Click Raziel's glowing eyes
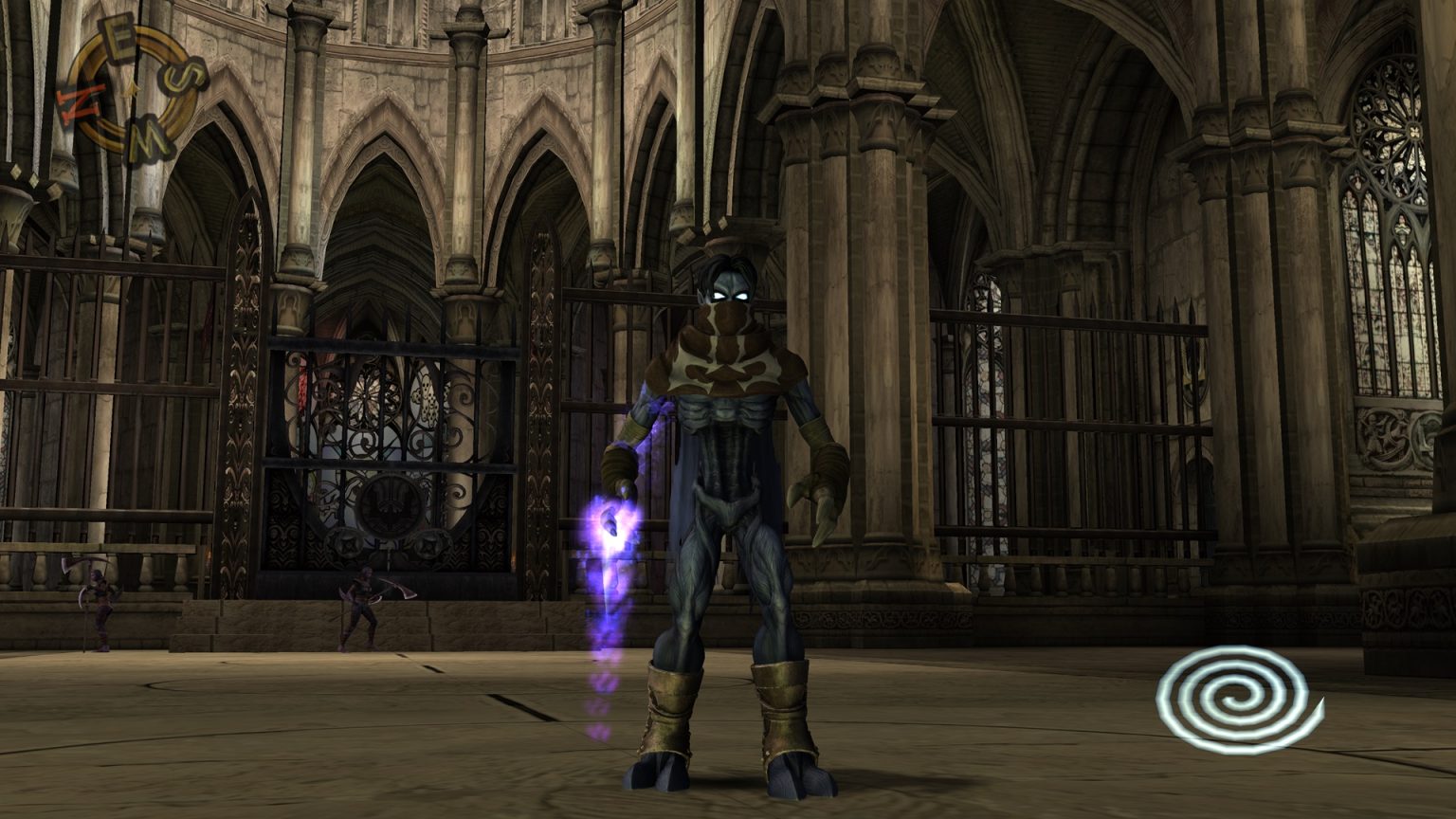Viewport: 1456px width, 819px height. 730,294
